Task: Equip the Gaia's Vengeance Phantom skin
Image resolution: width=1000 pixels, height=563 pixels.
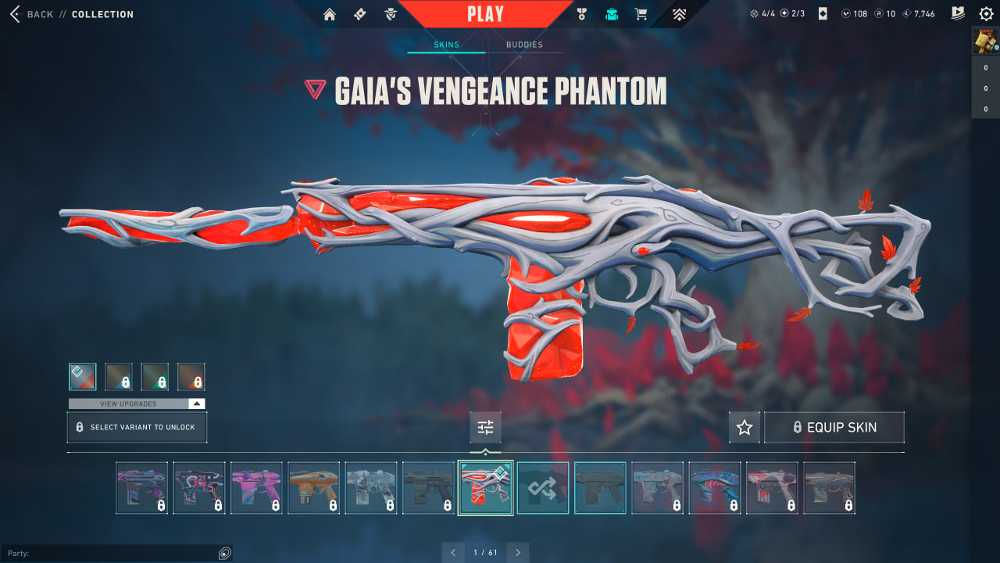Action: (834, 427)
